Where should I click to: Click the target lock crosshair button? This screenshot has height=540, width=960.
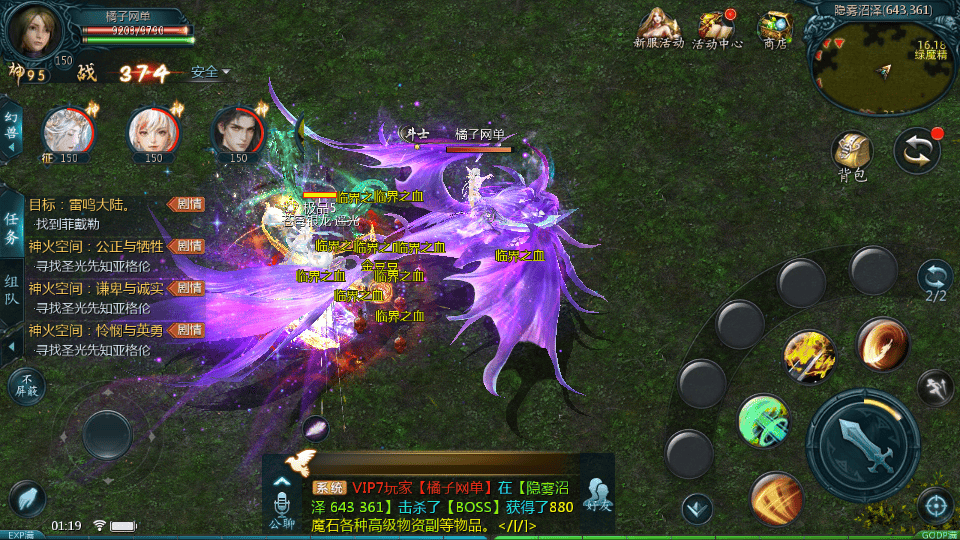[935, 505]
